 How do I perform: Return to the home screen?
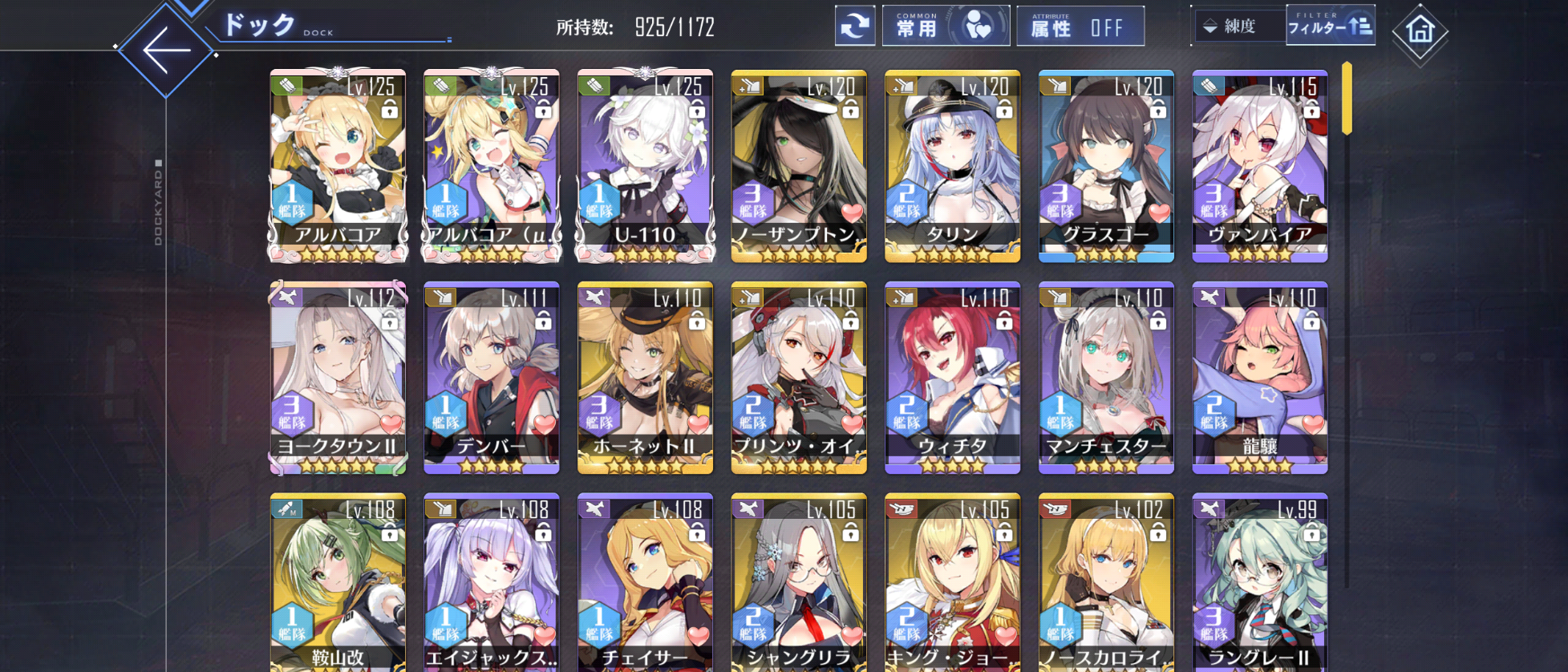point(1420,31)
